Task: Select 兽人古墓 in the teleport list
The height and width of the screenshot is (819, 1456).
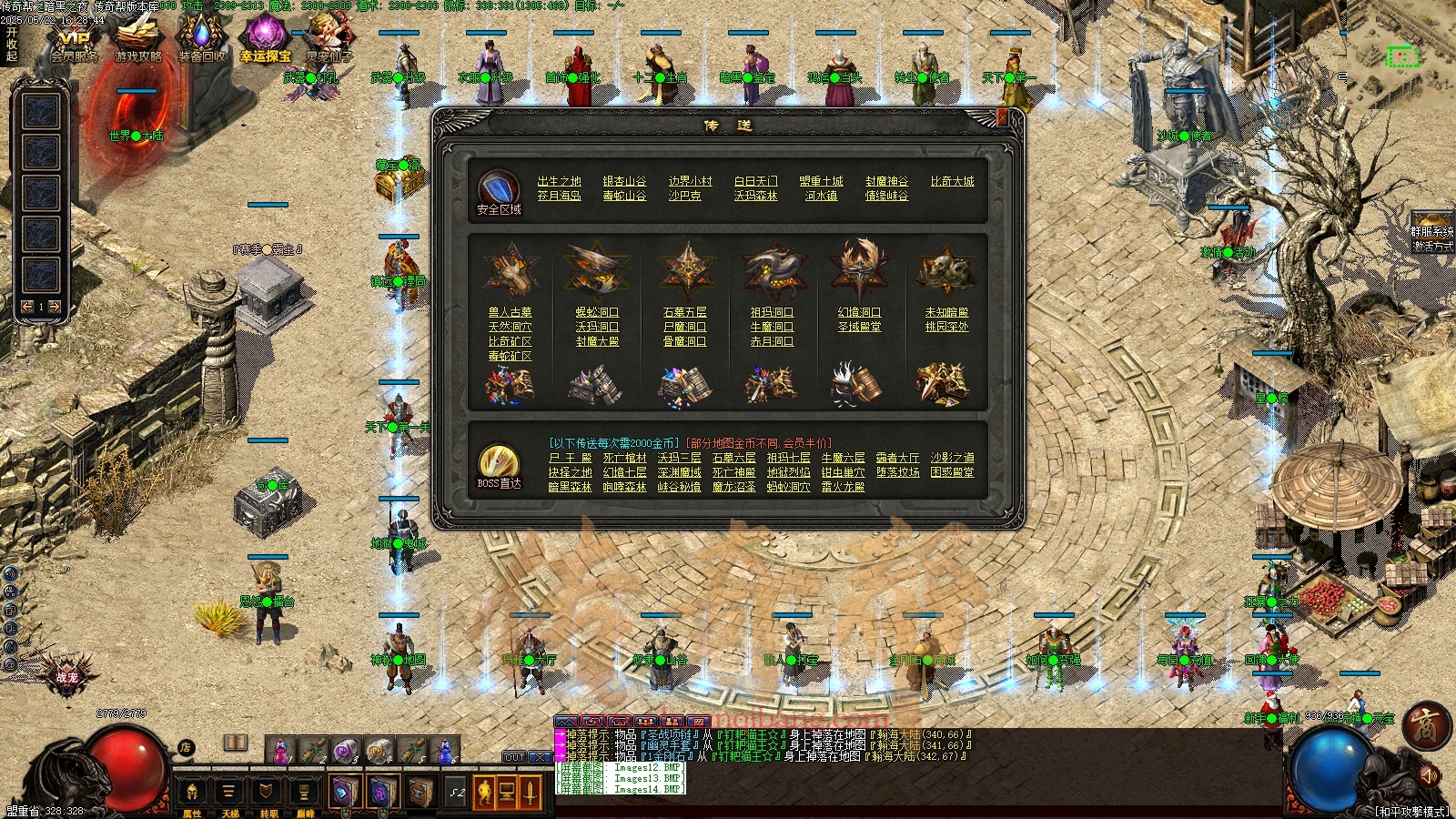Action: (x=510, y=312)
